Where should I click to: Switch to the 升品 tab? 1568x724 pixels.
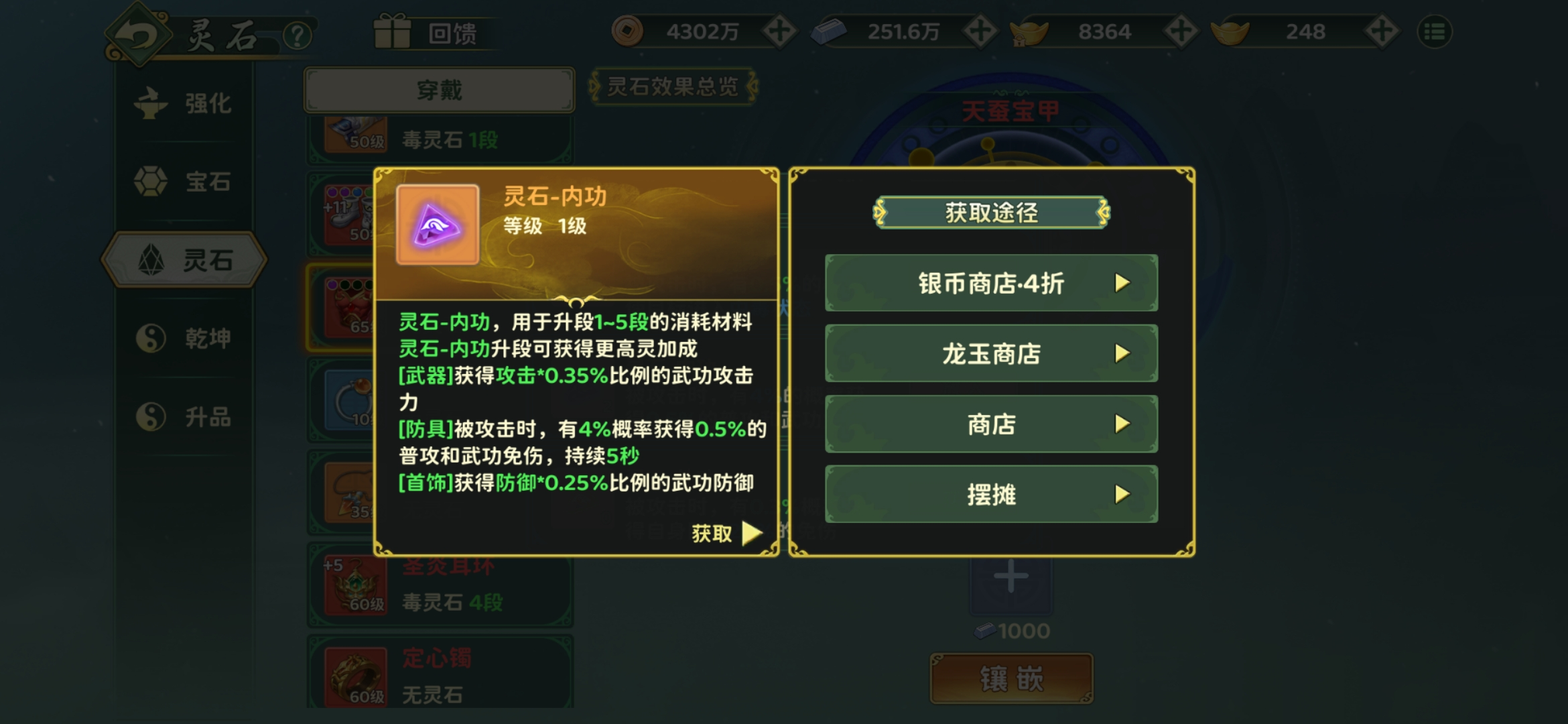(184, 417)
